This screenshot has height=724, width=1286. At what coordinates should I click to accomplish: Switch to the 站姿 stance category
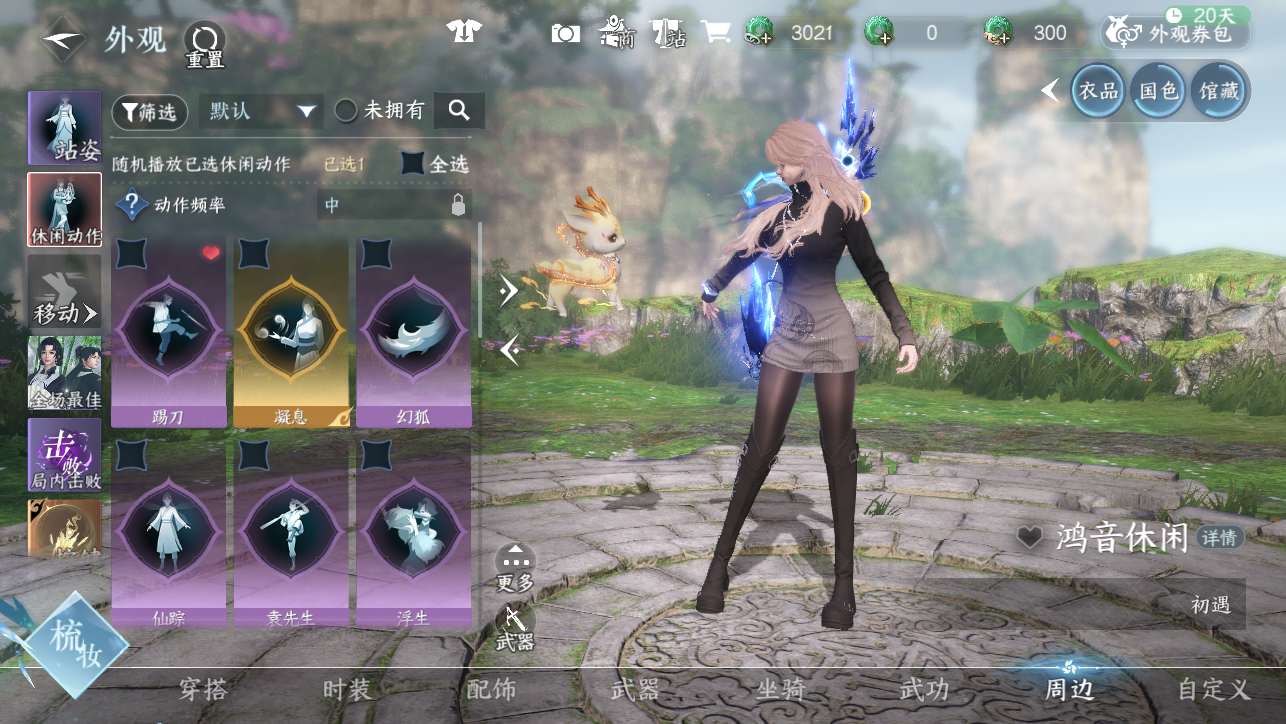[65, 129]
